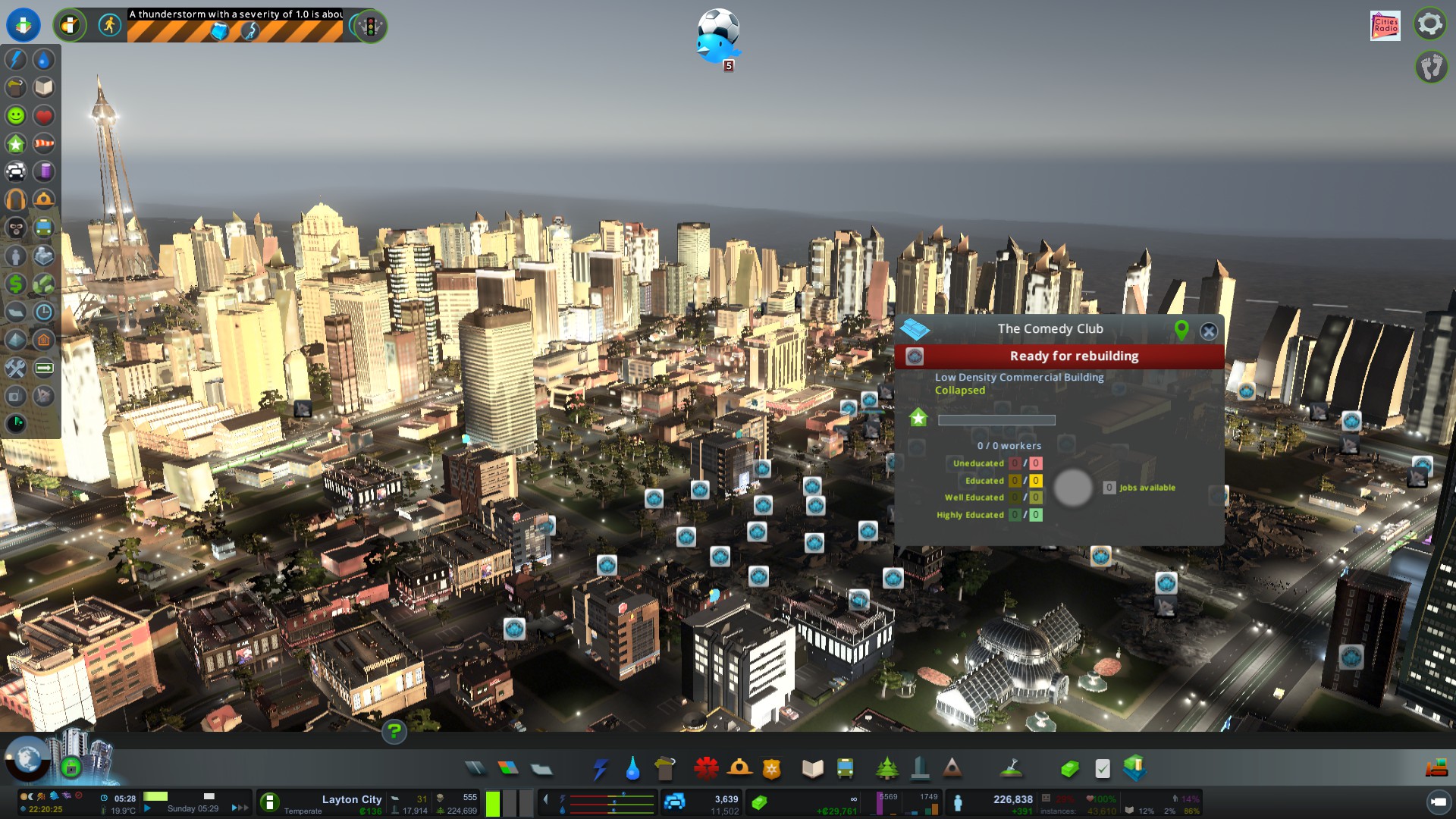Open the Public Transport bus menu
Image resolution: width=1456 pixels, height=819 pixels.
click(x=845, y=769)
